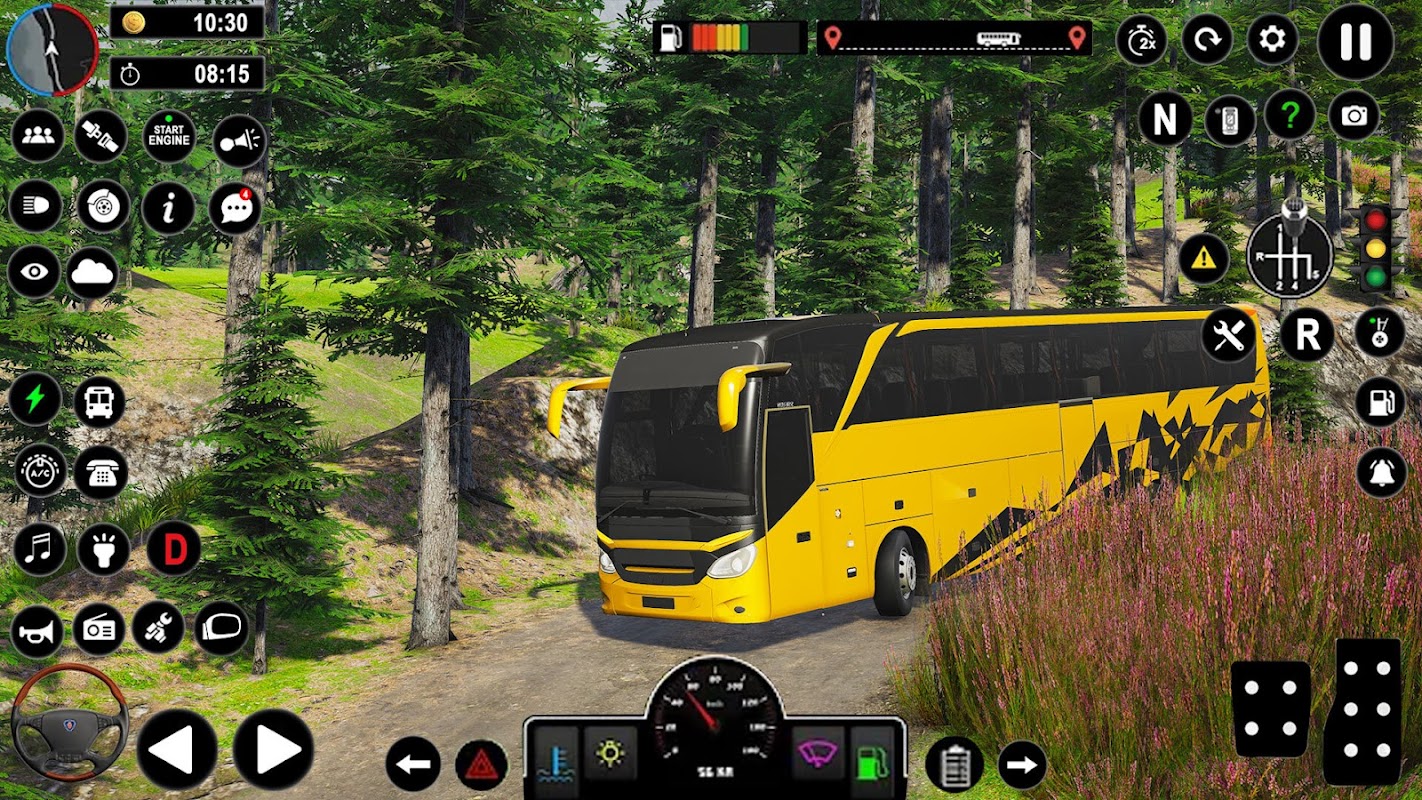Open the wrench and screwdriver repair icon
The height and width of the screenshot is (800, 1422).
click(1229, 335)
